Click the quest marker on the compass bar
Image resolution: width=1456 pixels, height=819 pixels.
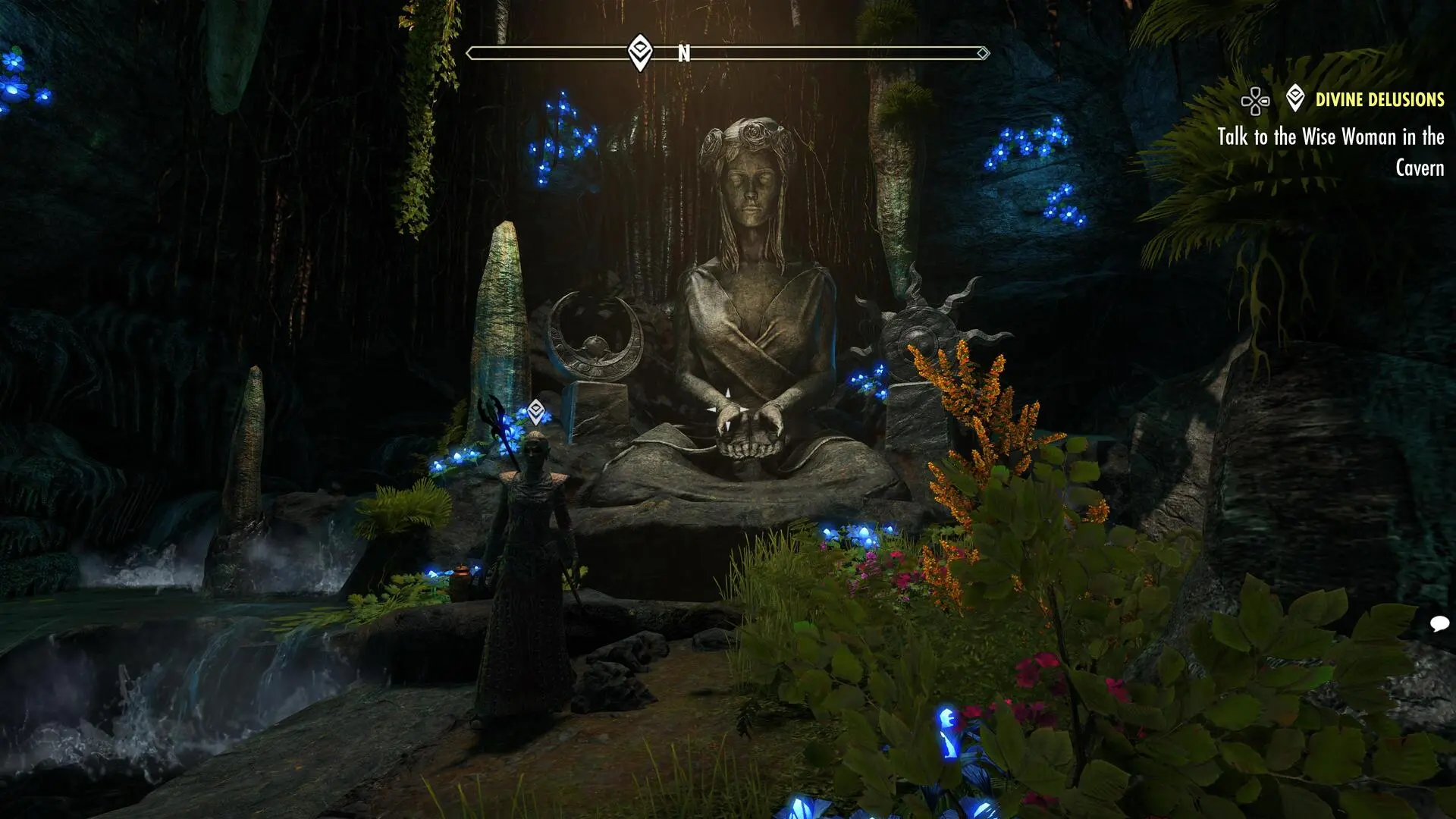pos(640,52)
